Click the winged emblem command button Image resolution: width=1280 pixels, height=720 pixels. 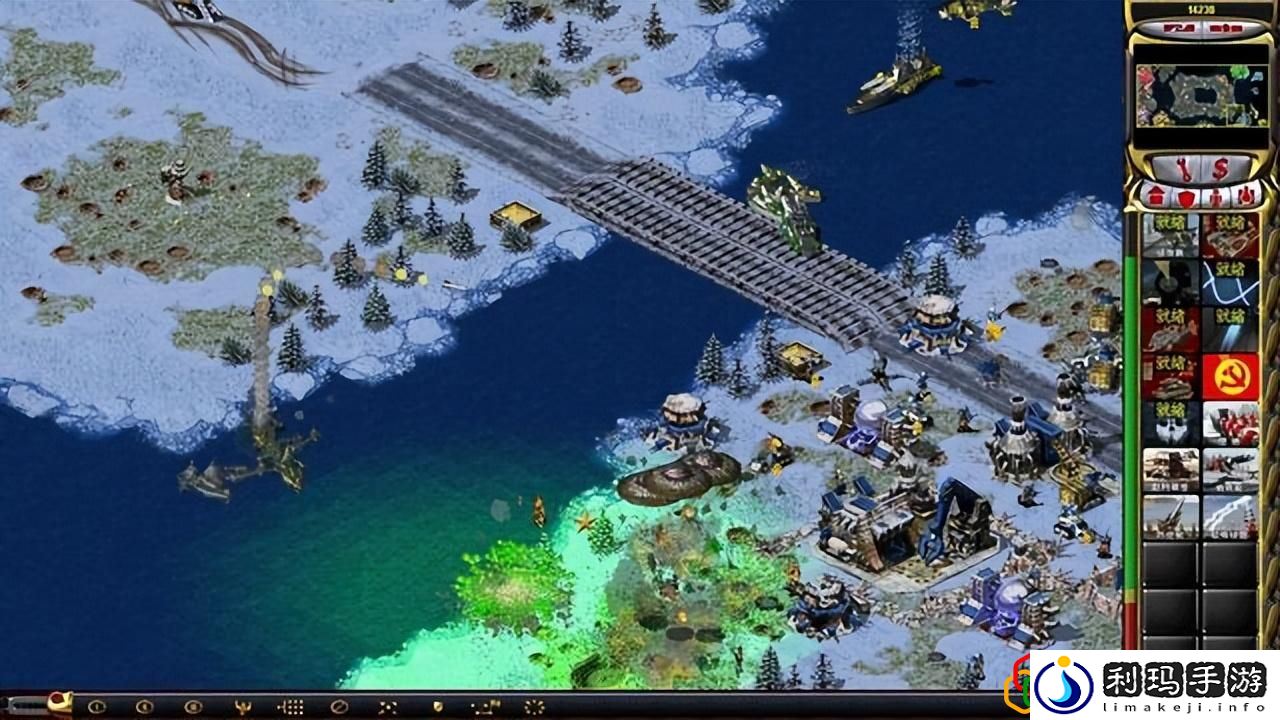(241, 707)
